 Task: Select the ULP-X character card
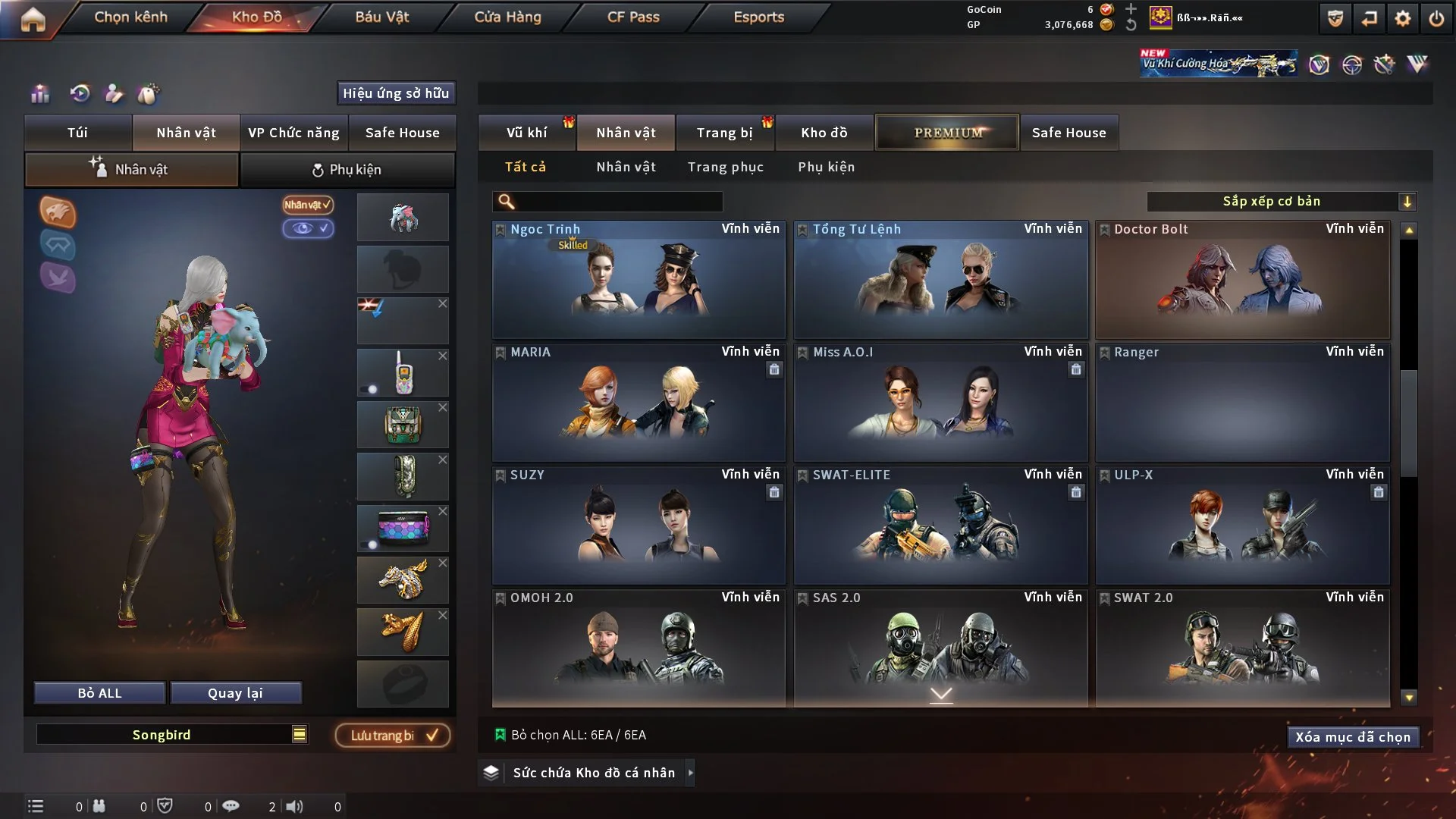[x=1242, y=526]
